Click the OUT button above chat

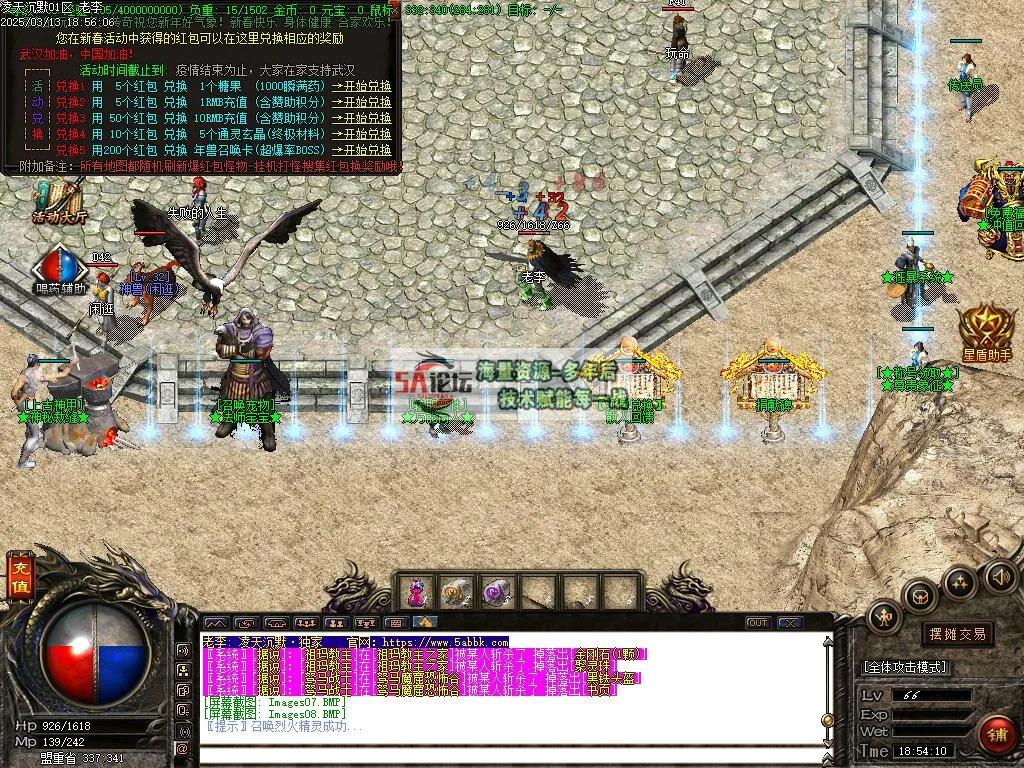coord(758,623)
